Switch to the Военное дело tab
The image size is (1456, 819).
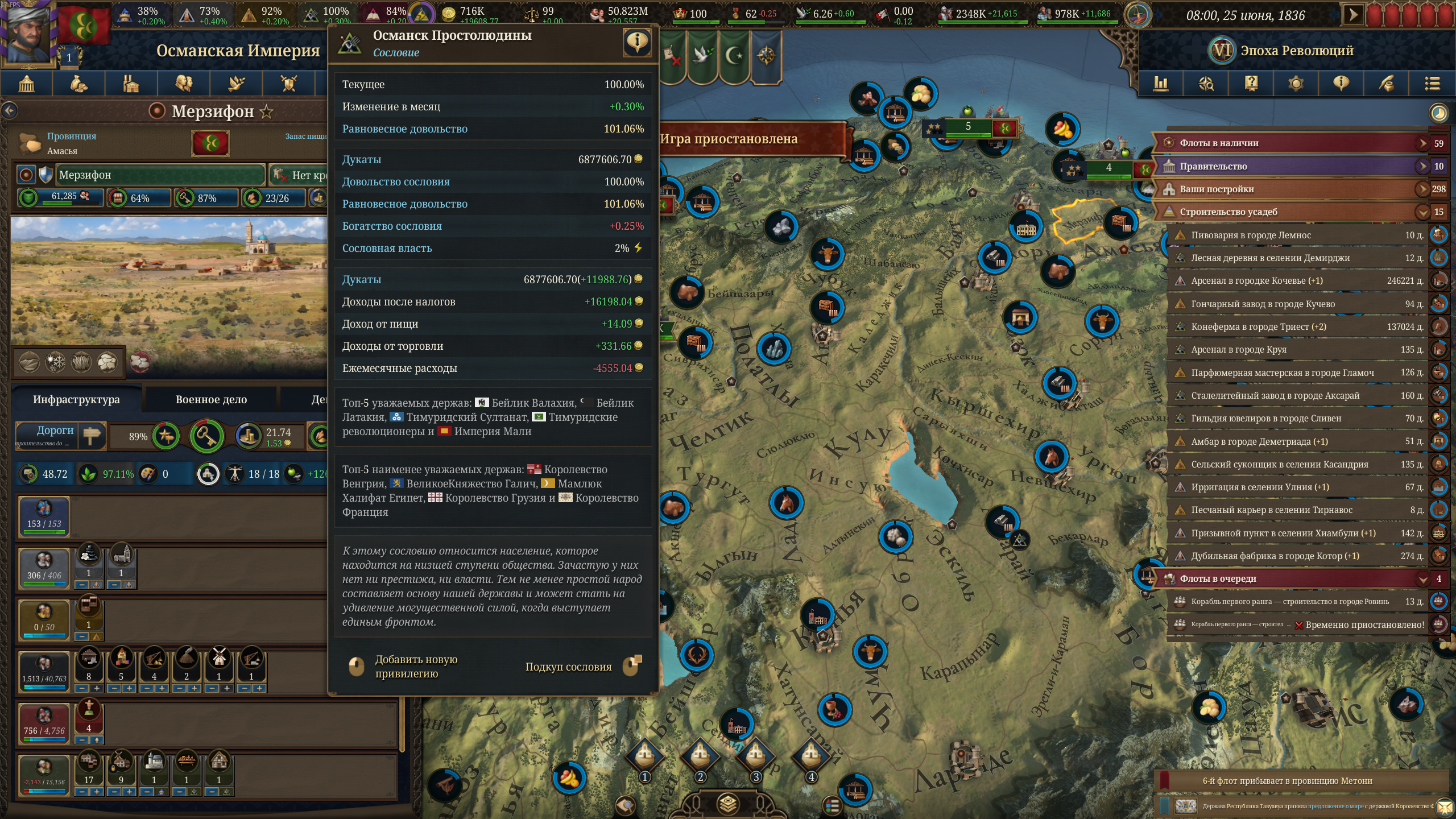click(x=211, y=399)
